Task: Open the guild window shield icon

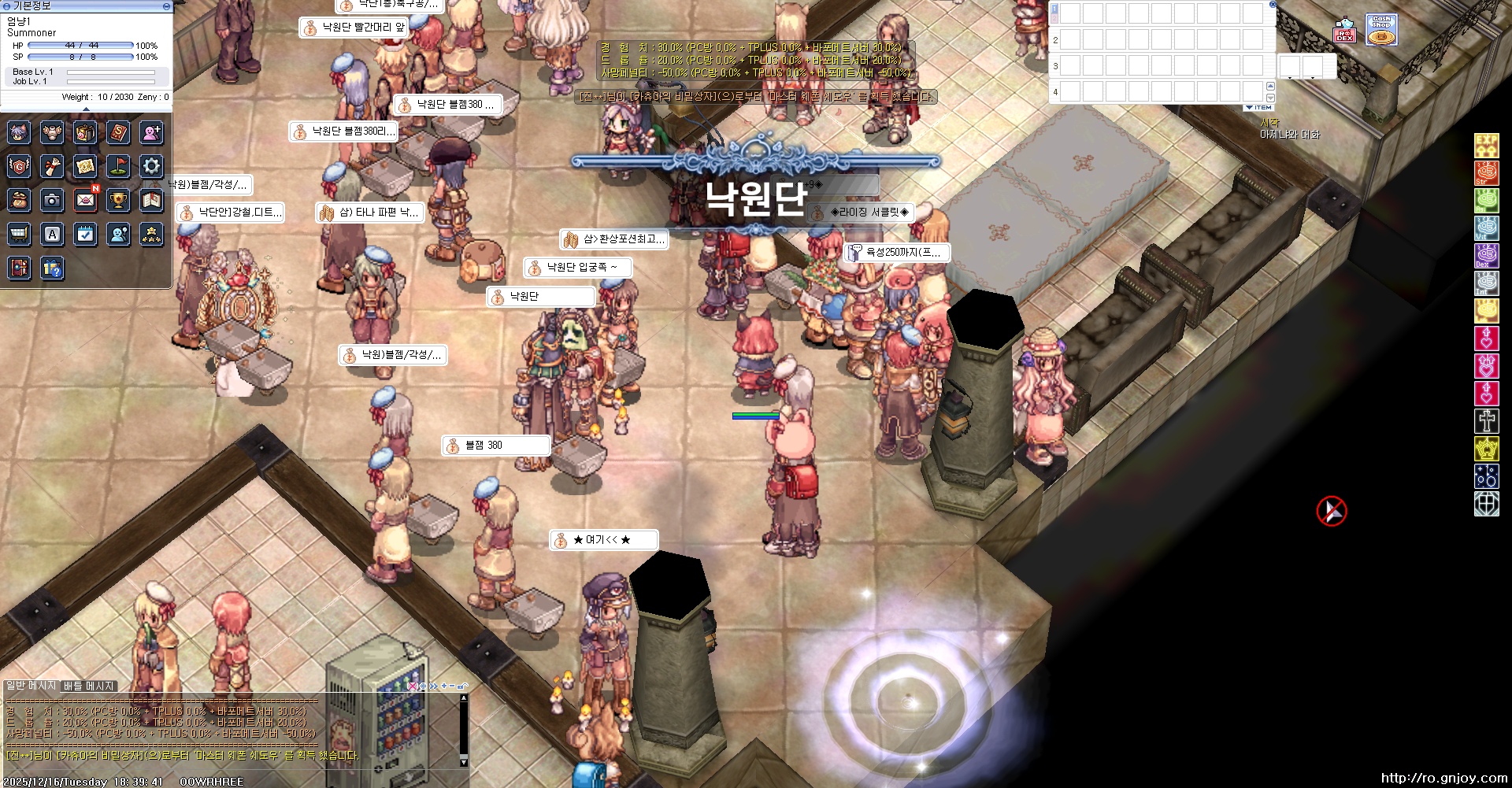Action: [x=19, y=166]
